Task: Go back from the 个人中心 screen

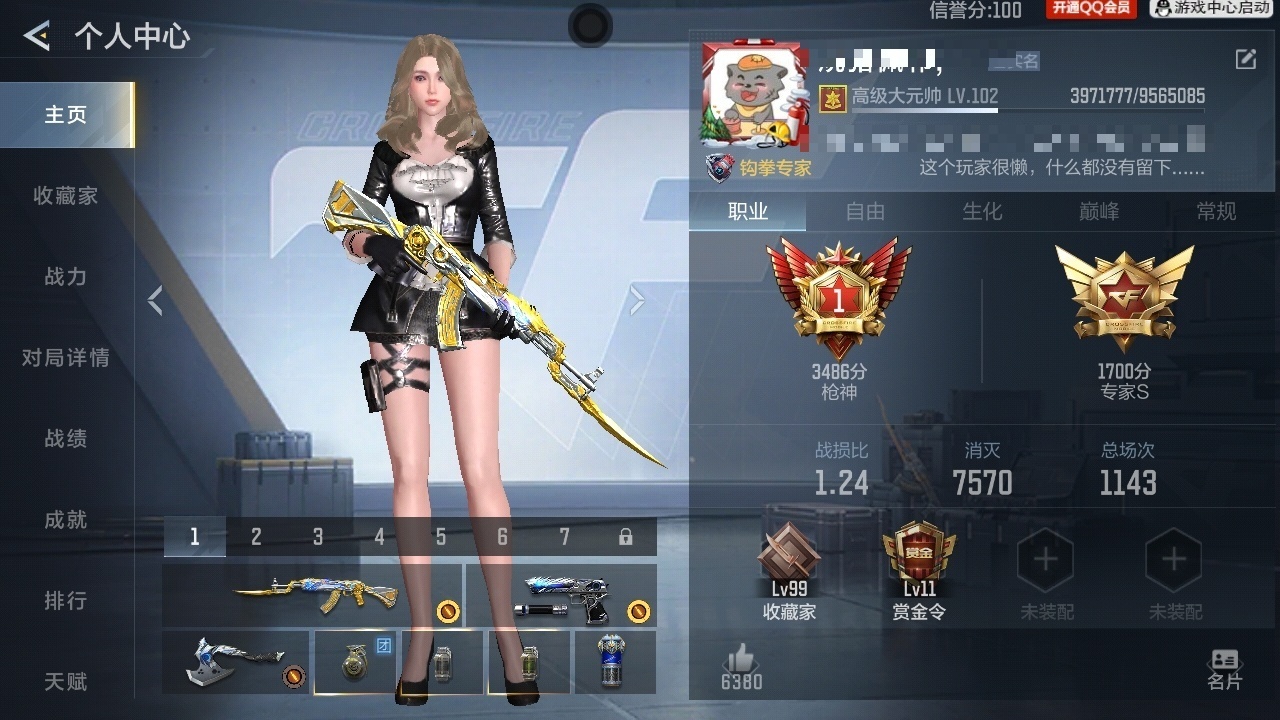Action: [x=38, y=37]
